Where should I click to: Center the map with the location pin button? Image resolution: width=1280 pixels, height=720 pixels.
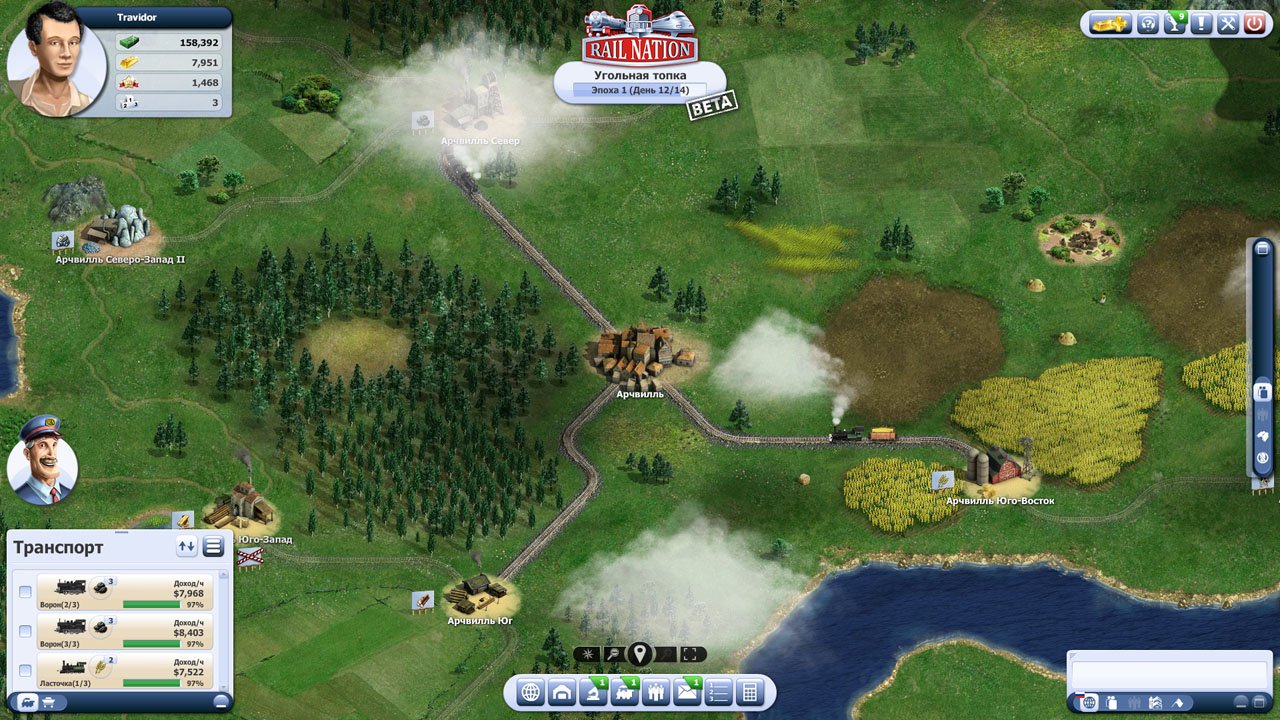tap(640, 655)
